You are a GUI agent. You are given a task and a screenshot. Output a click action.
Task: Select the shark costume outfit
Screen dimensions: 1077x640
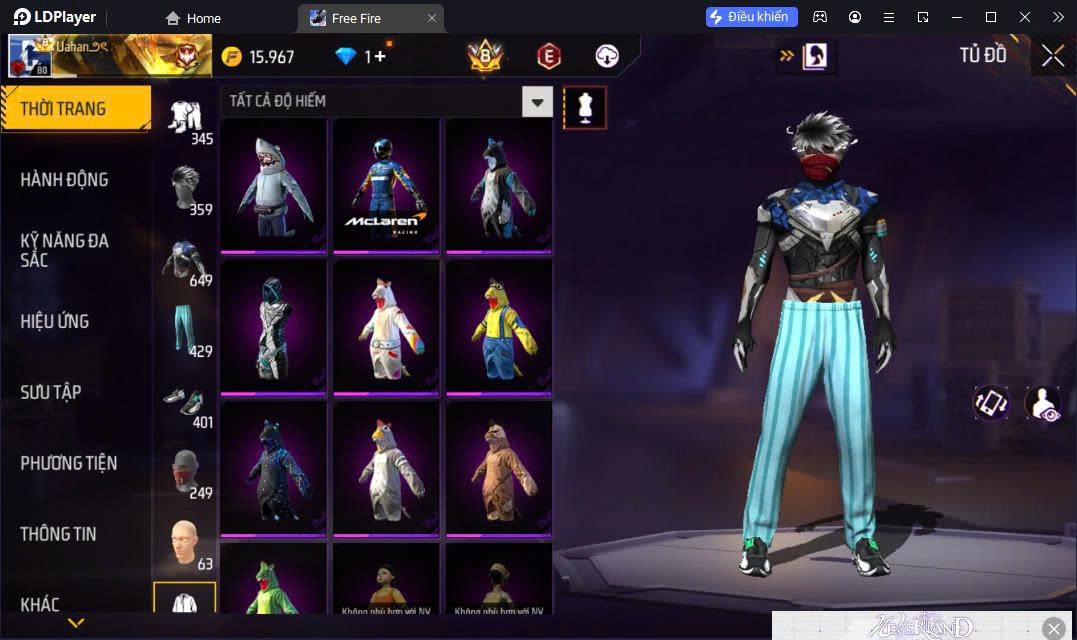click(274, 184)
